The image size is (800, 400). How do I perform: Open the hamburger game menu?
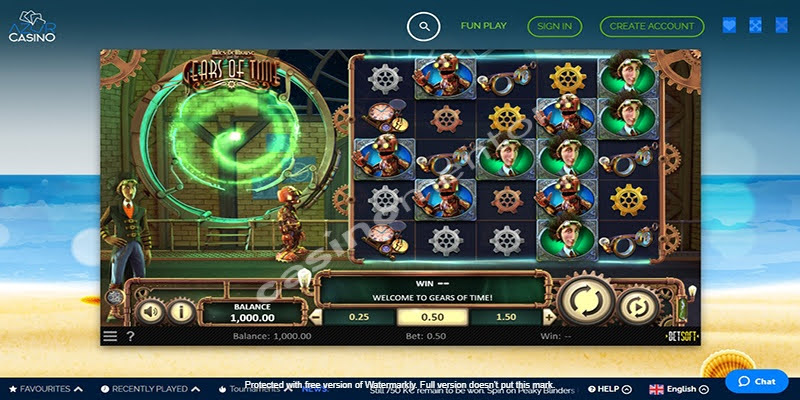tap(110, 337)
